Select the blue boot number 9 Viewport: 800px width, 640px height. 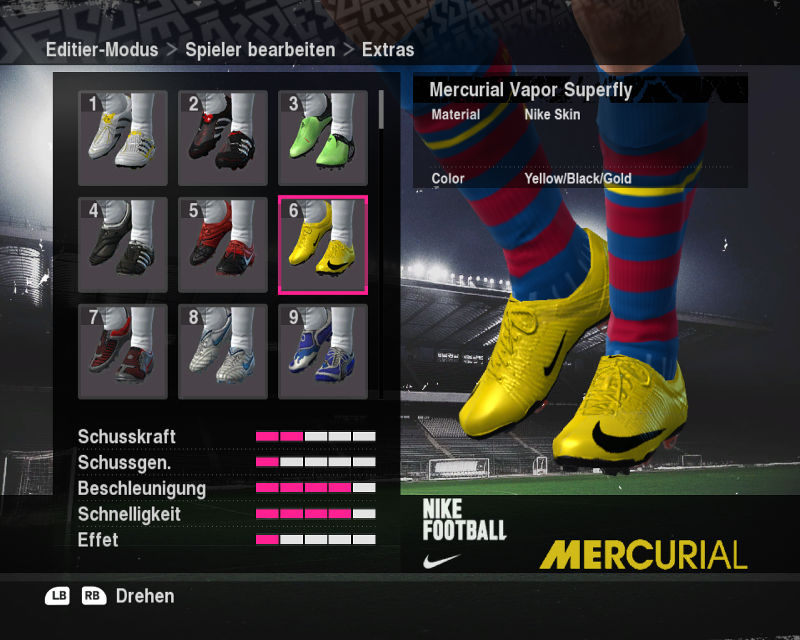(323, 352)
